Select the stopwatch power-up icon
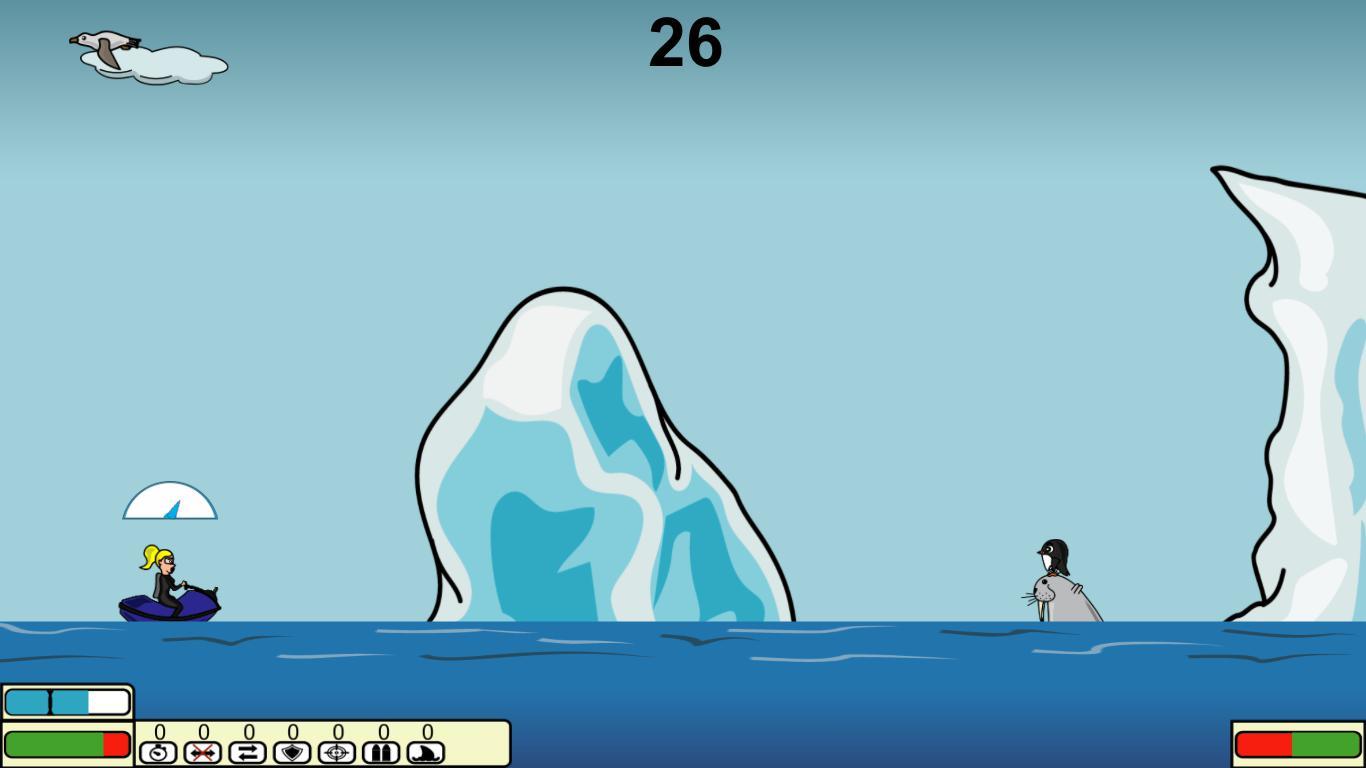Viewport: 1366px width, 768px height. tap(158, 752)
